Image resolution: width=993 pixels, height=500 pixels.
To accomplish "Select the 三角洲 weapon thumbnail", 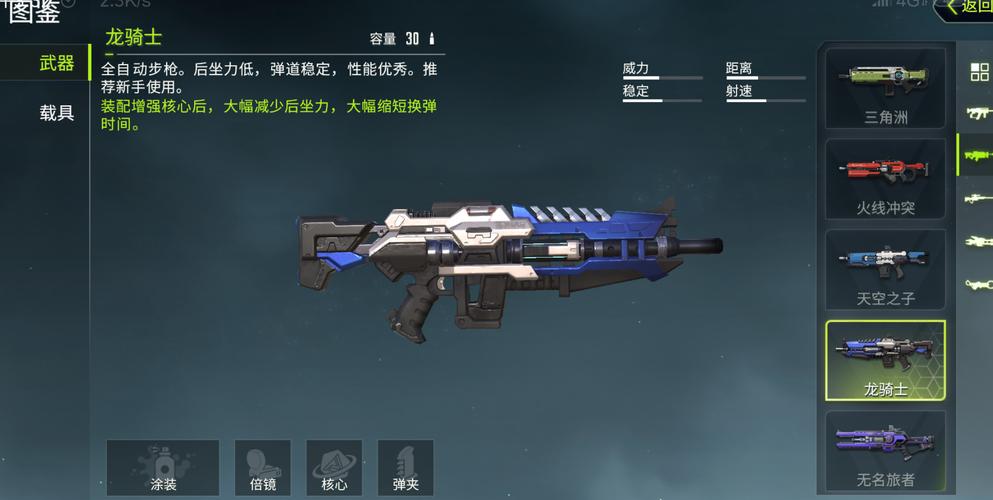I will [x=885, y=88].
